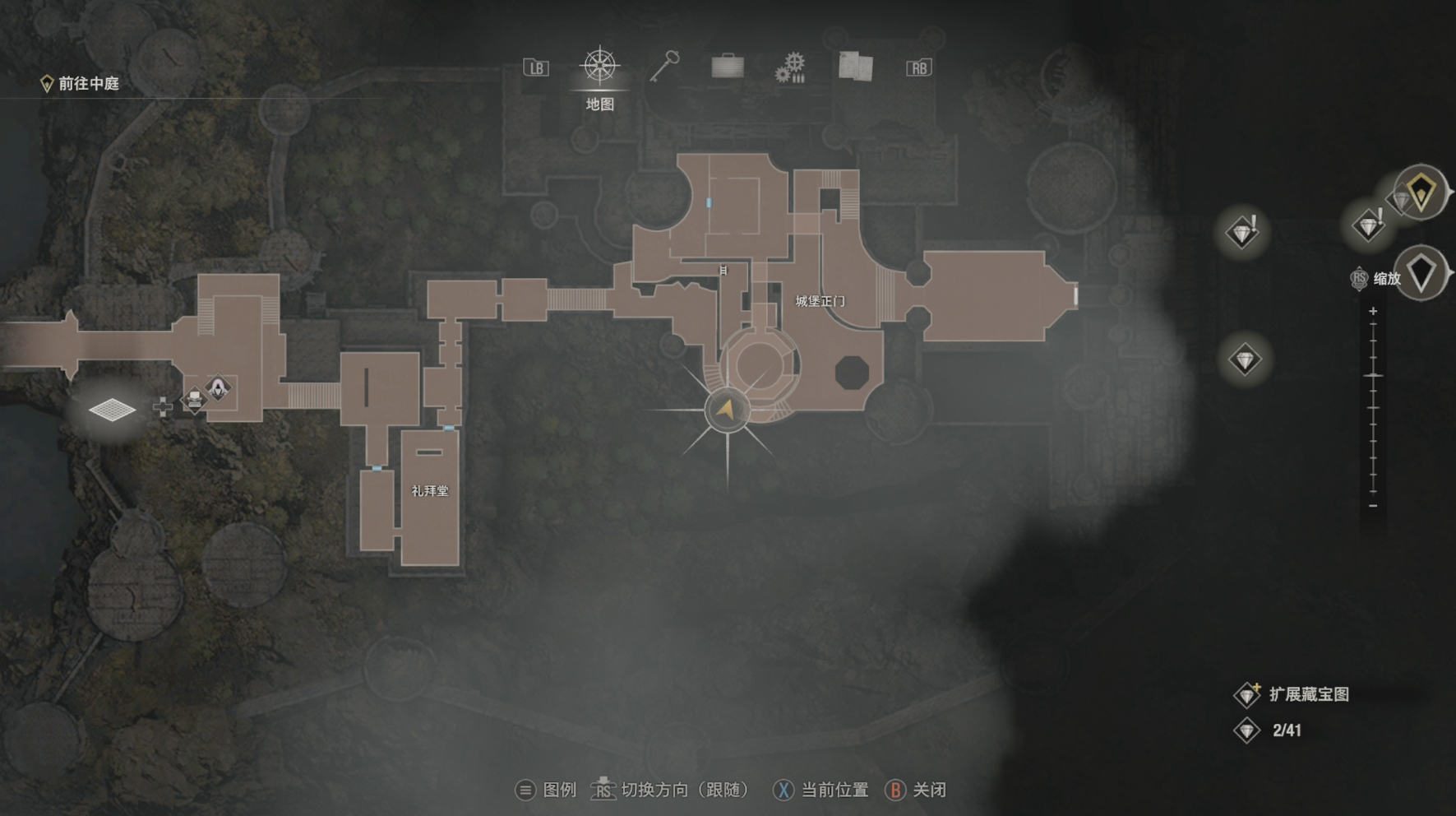Select the 地图 compass tab
The height and width of the screenshot is (816, 1456).
pyautogui.click(x=600, y=67)
